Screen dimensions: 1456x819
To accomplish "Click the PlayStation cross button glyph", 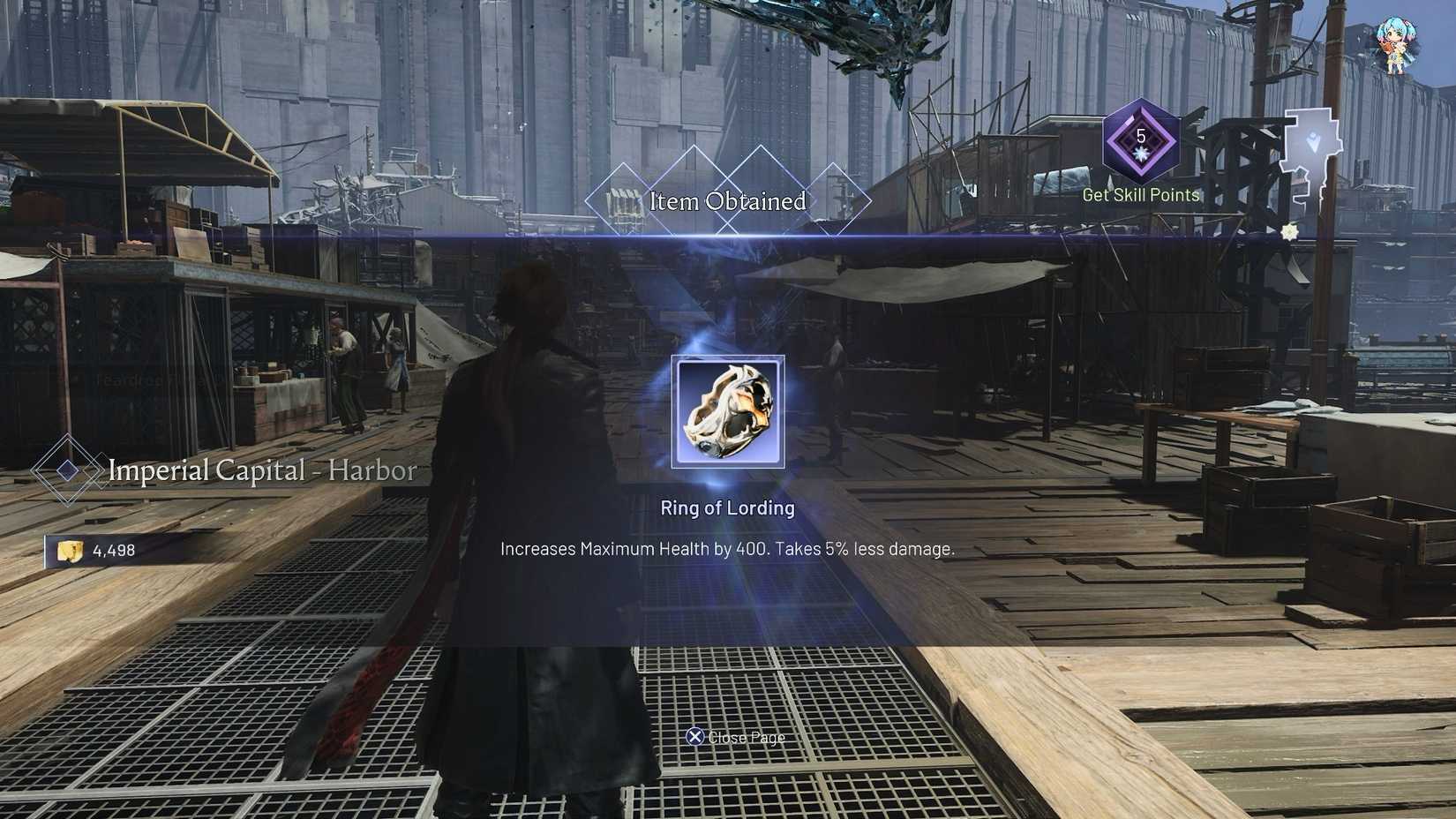I will [x=698, y=737].
